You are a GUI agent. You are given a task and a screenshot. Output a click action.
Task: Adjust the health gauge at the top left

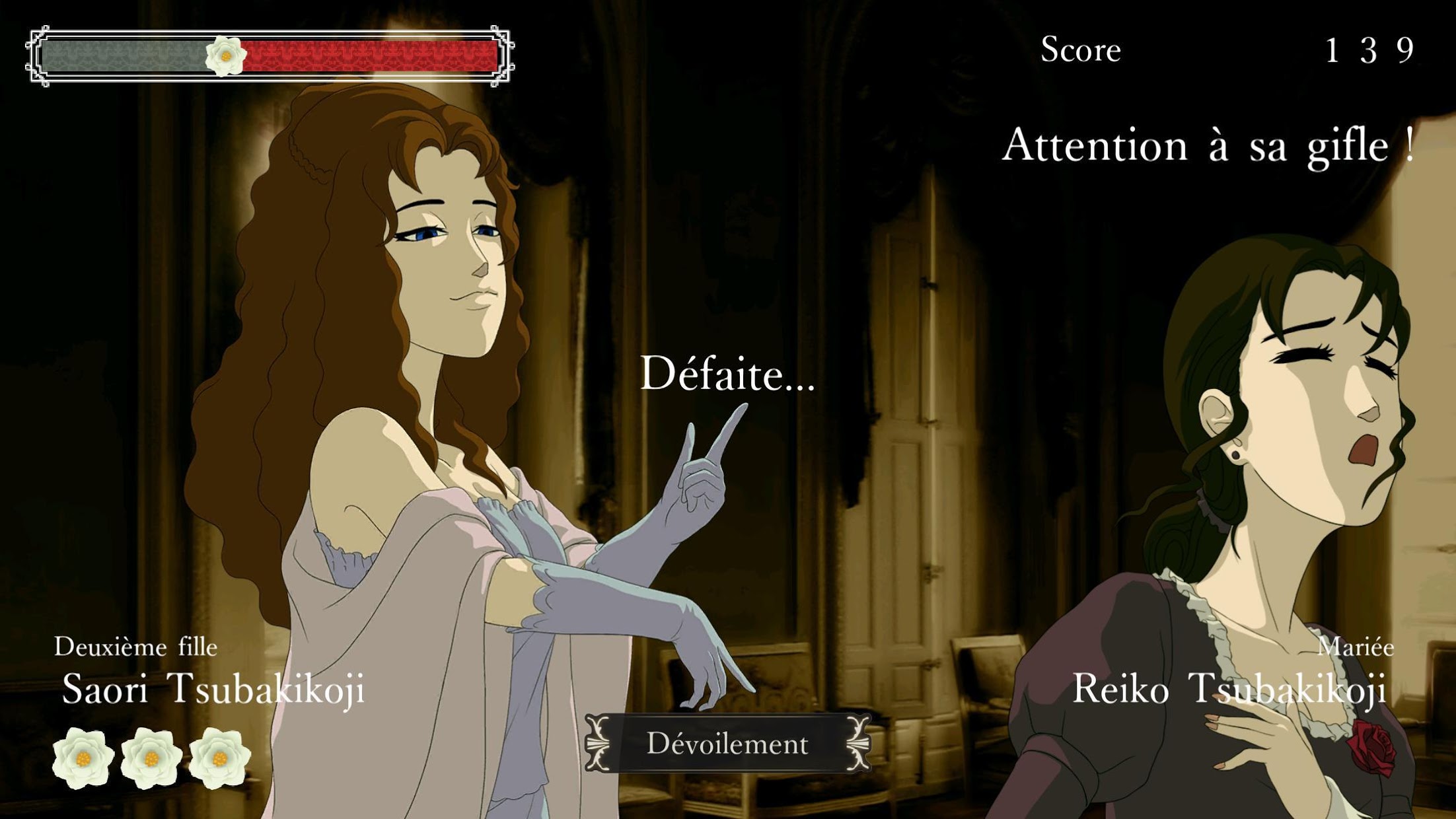tap(264, 56)
